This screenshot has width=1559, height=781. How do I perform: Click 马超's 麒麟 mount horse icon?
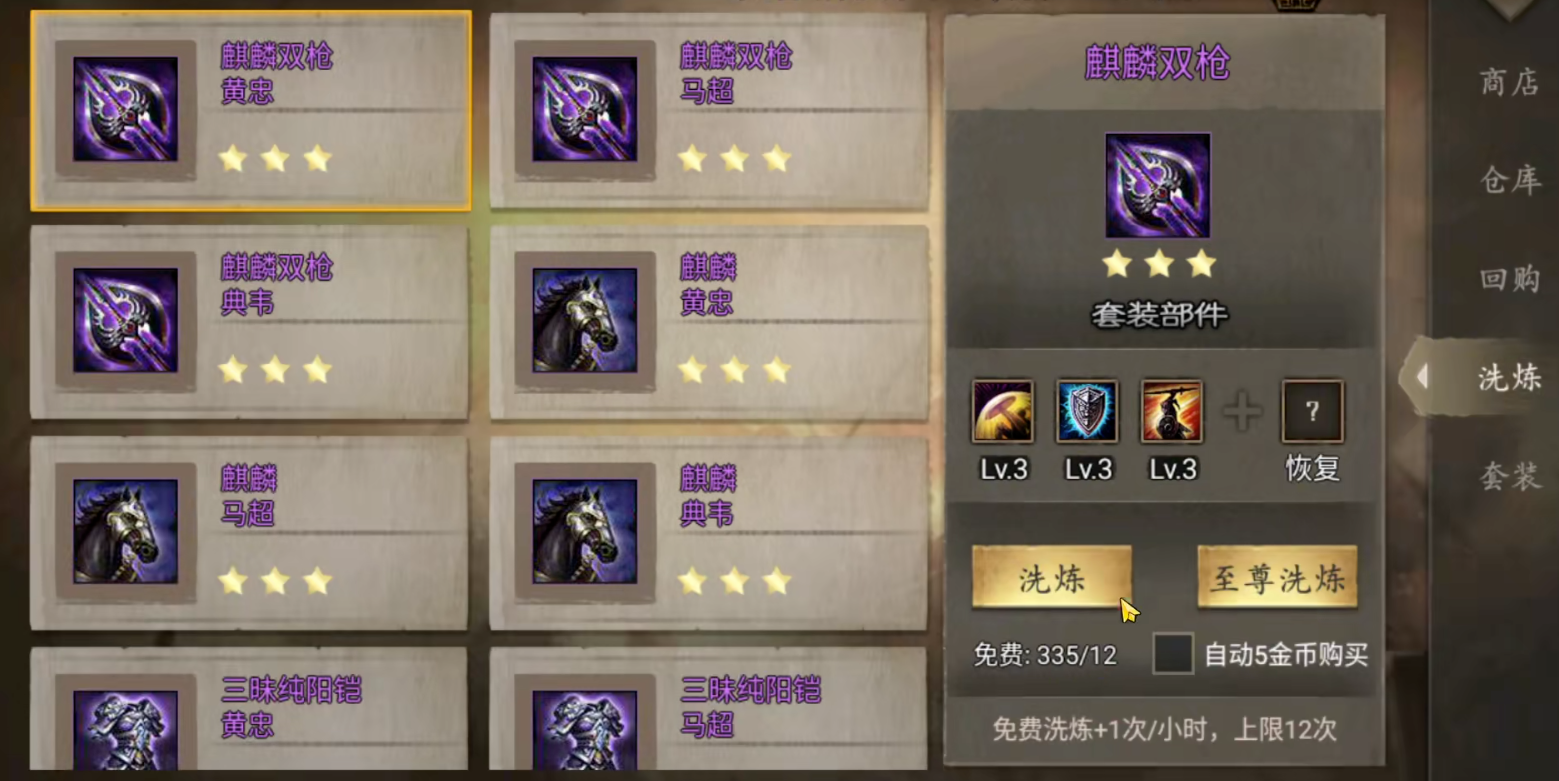pos(128,533)
